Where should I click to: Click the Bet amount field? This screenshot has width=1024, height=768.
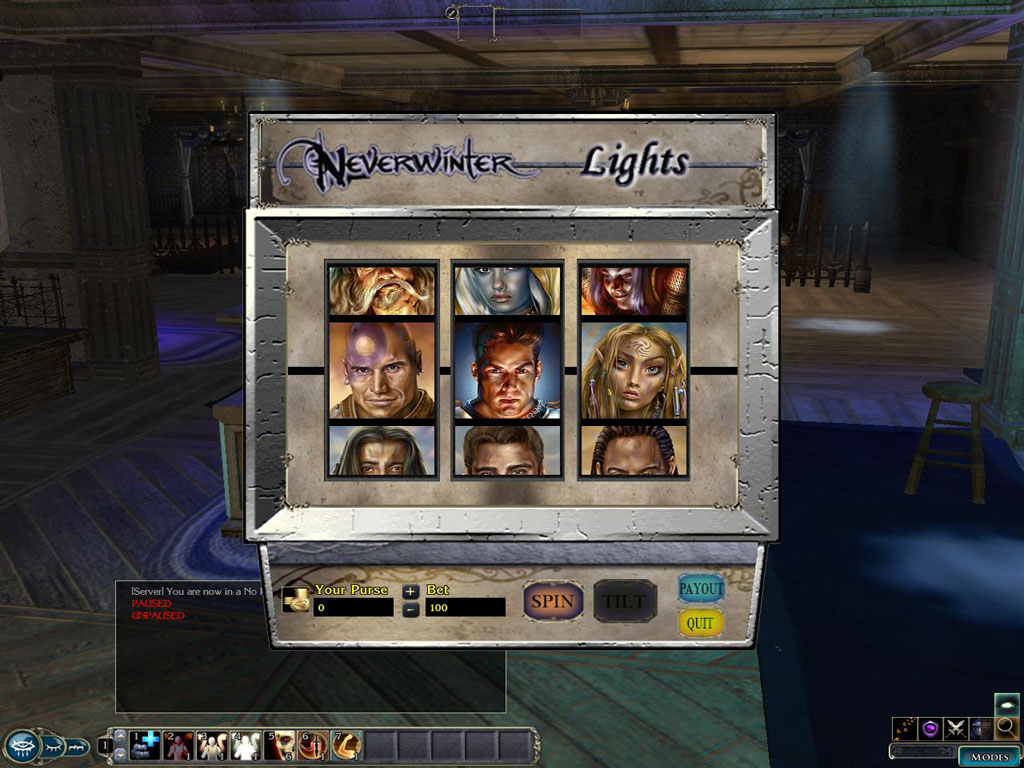465,607
